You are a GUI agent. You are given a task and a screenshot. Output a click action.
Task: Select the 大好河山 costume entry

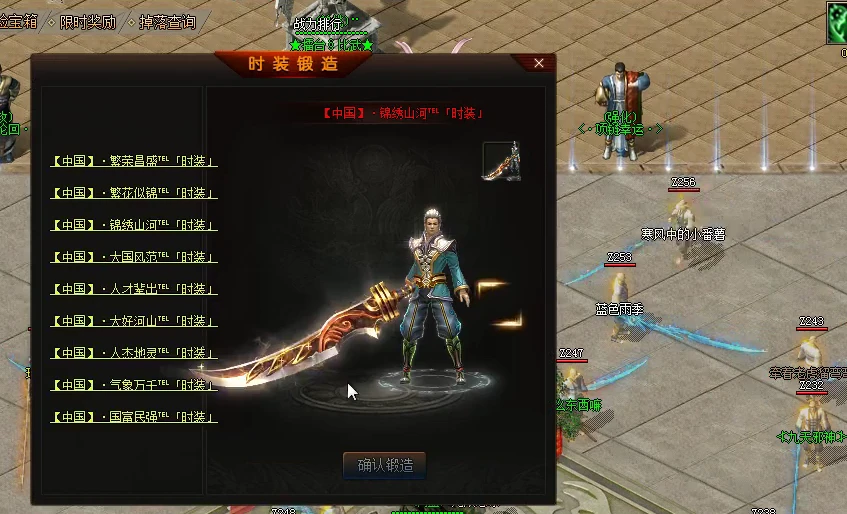pos(134,321)
